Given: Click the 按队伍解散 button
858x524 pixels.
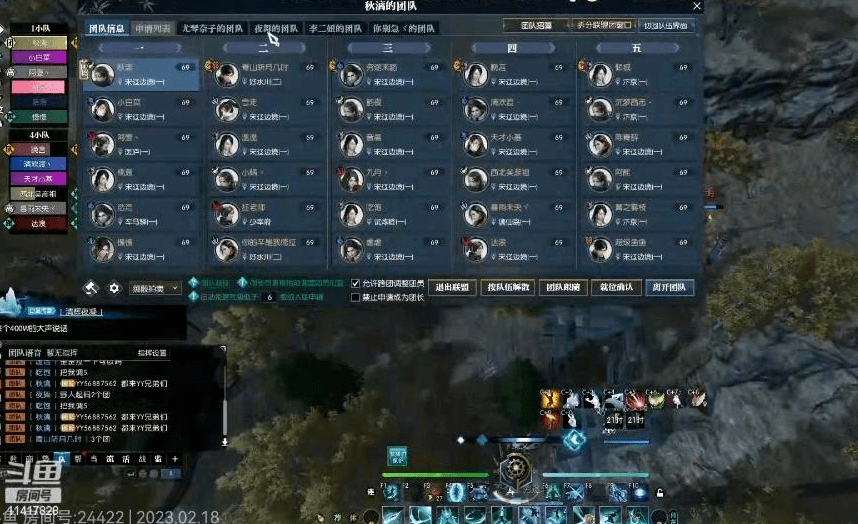Looking at the screenshot, I should (x=507, y=287).
